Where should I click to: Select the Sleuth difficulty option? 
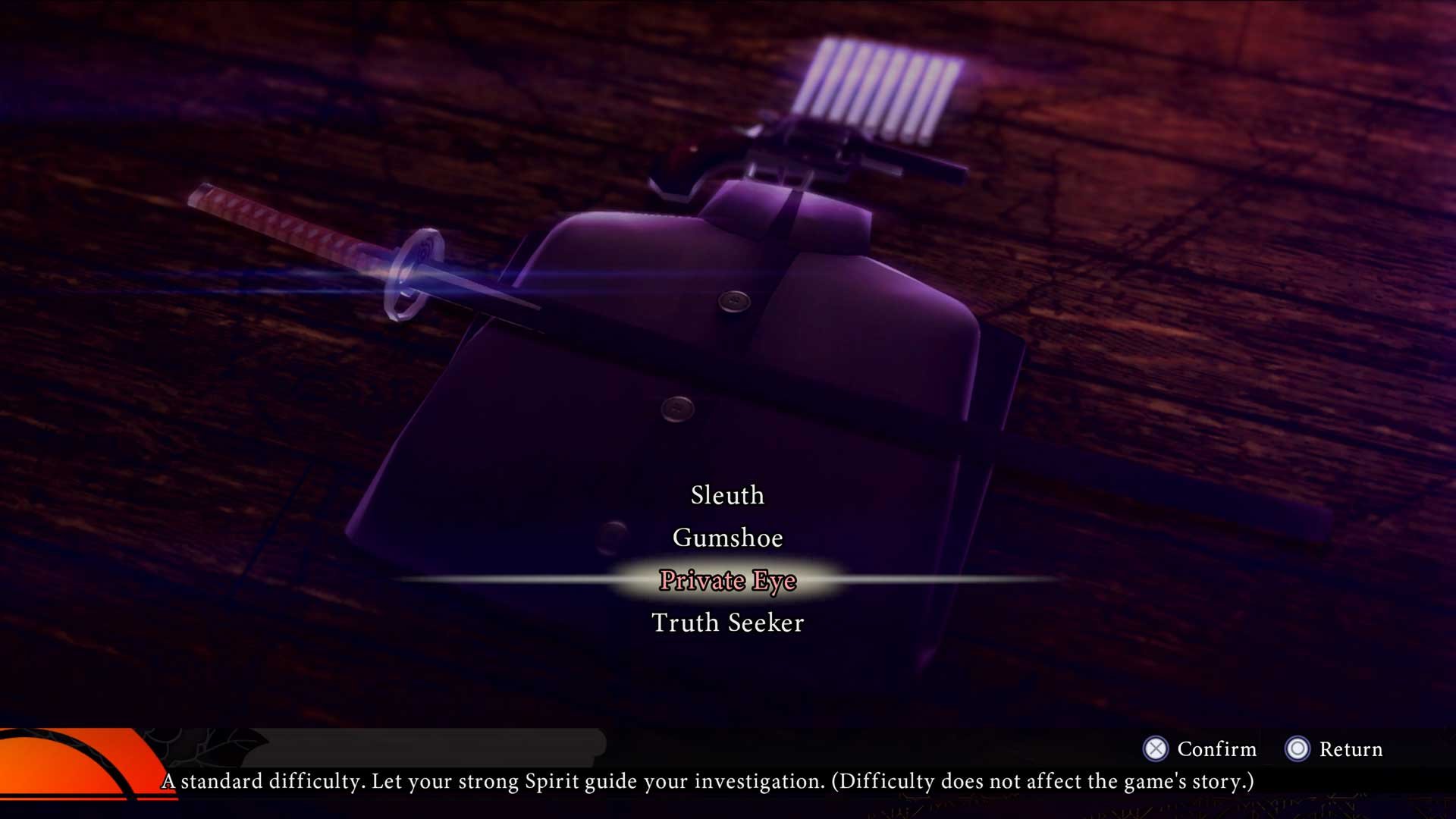pyautogui.click(x=727, y=495)
